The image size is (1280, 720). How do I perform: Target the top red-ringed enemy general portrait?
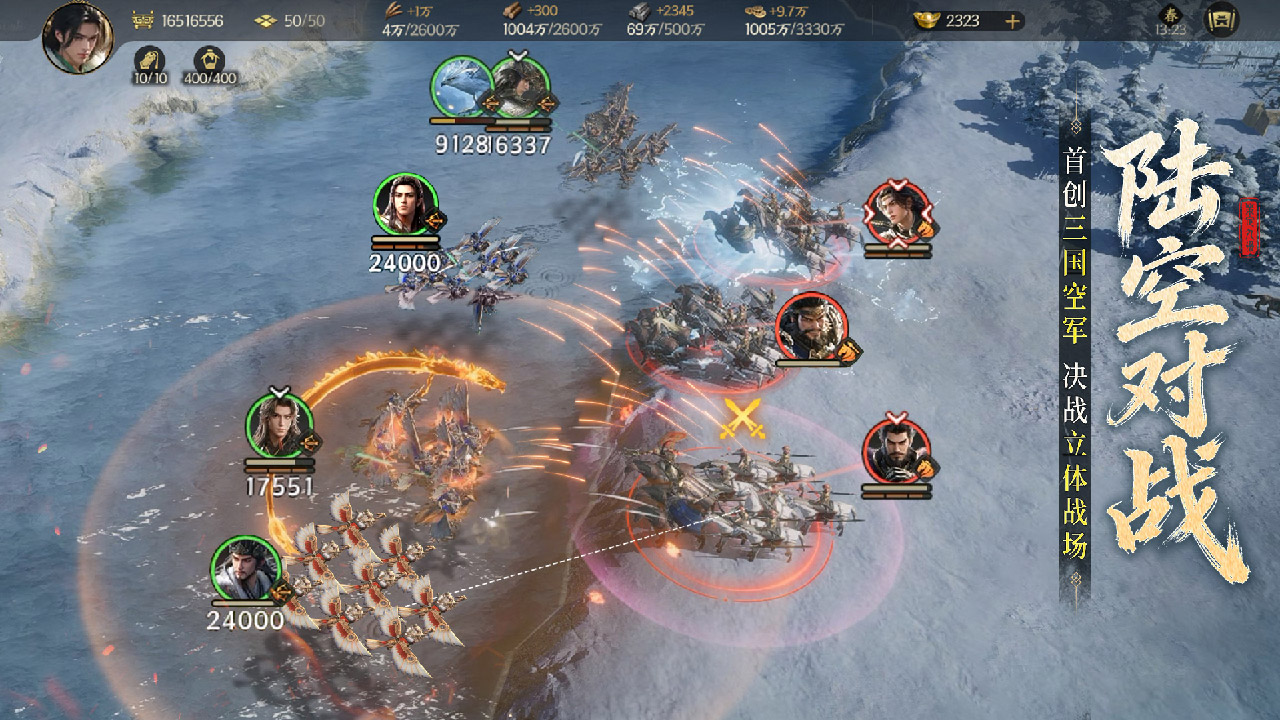tap(897, 212)
